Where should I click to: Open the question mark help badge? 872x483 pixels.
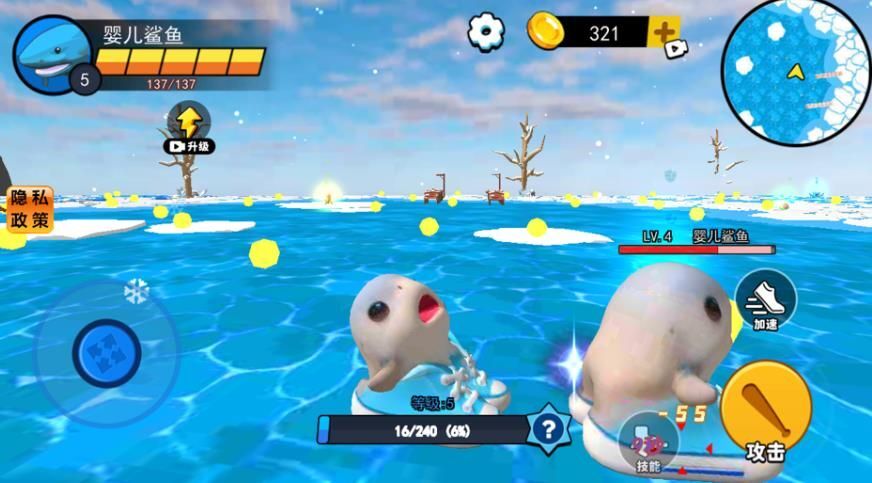click(x=547, y=429)
